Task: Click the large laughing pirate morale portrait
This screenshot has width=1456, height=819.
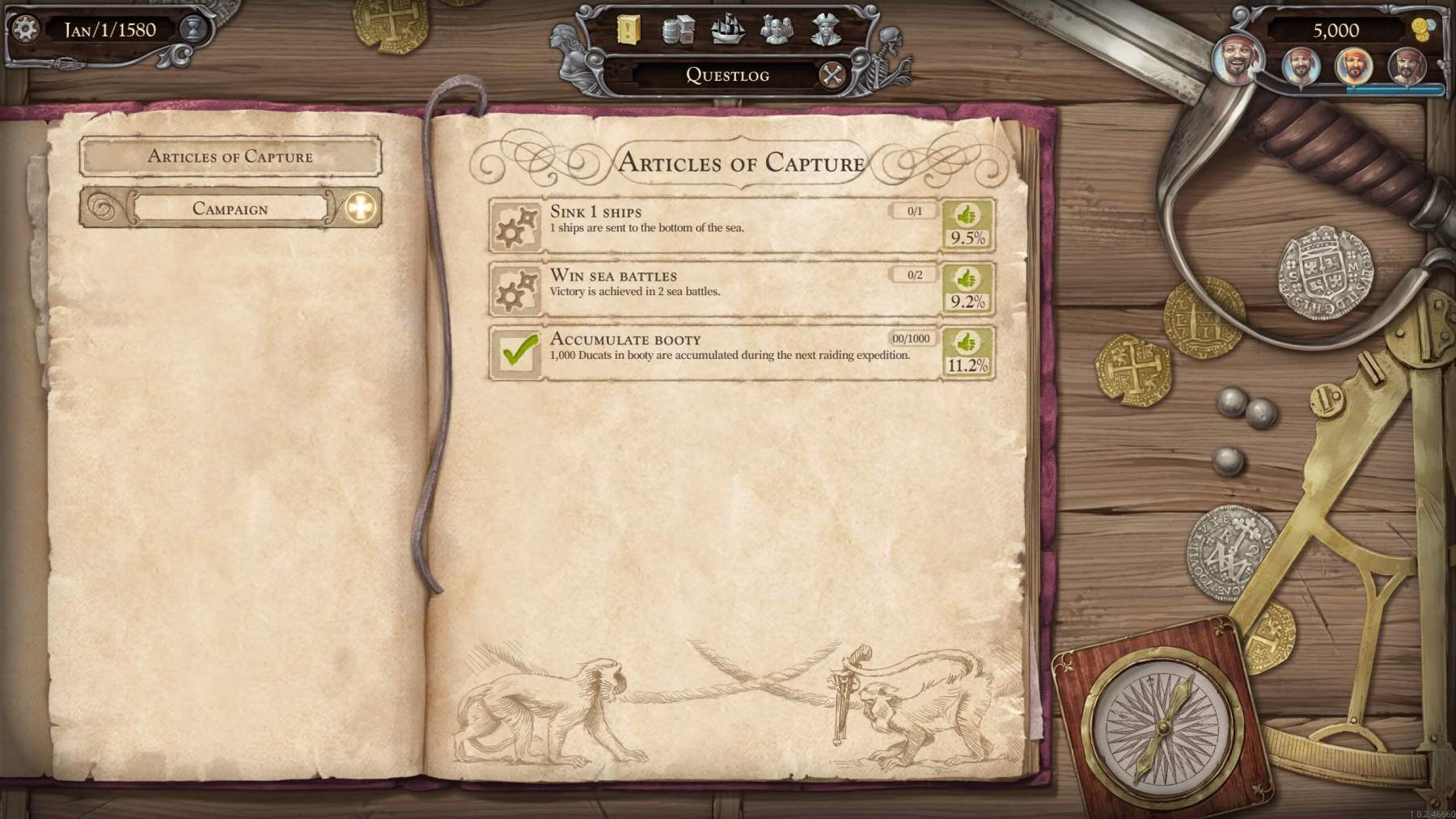Action: tap(1236, 58)
